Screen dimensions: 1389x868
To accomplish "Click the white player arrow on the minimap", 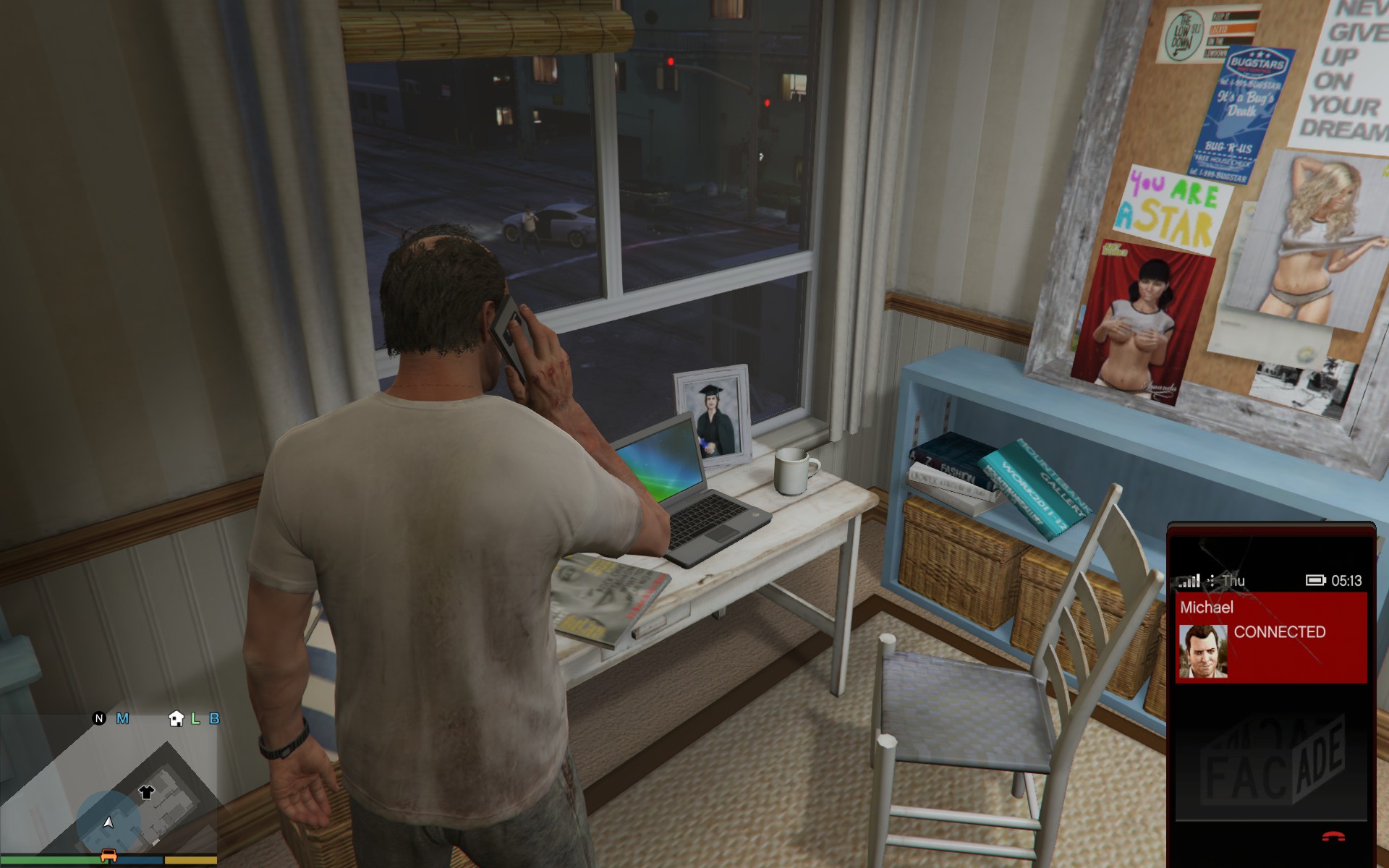I will point(109,822).
